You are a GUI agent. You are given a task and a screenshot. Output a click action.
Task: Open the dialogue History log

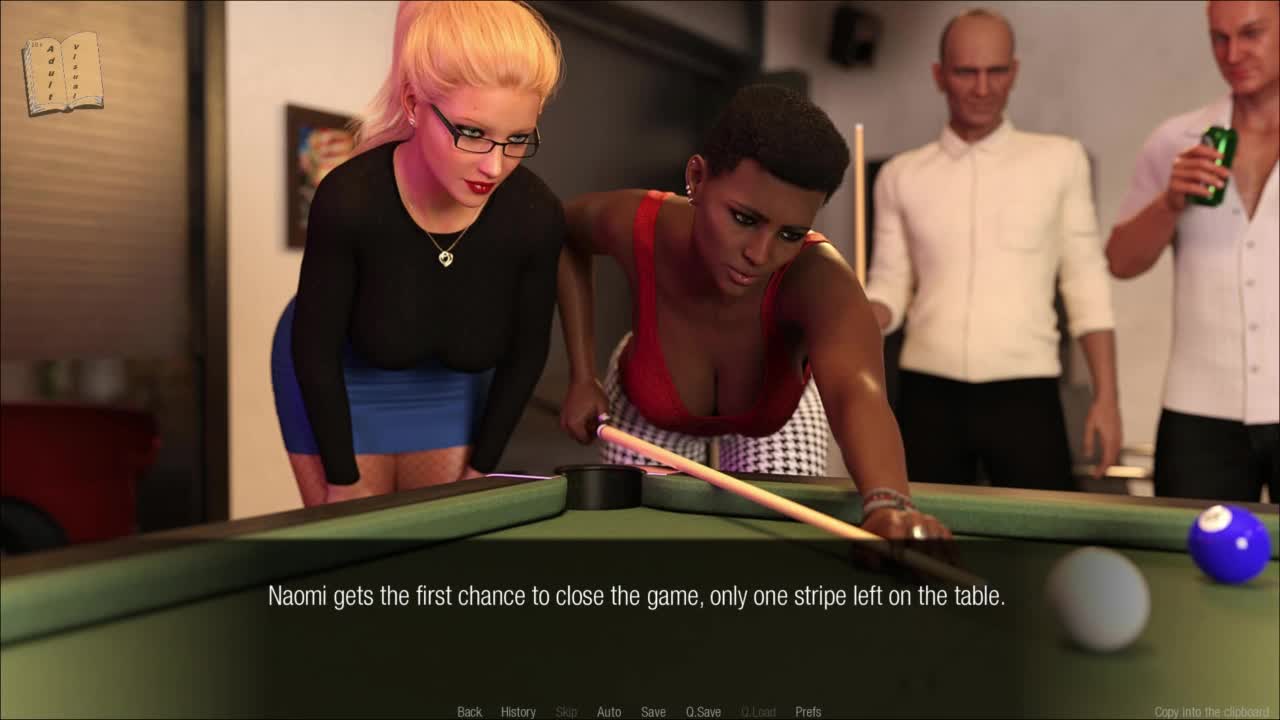(518, 712)
